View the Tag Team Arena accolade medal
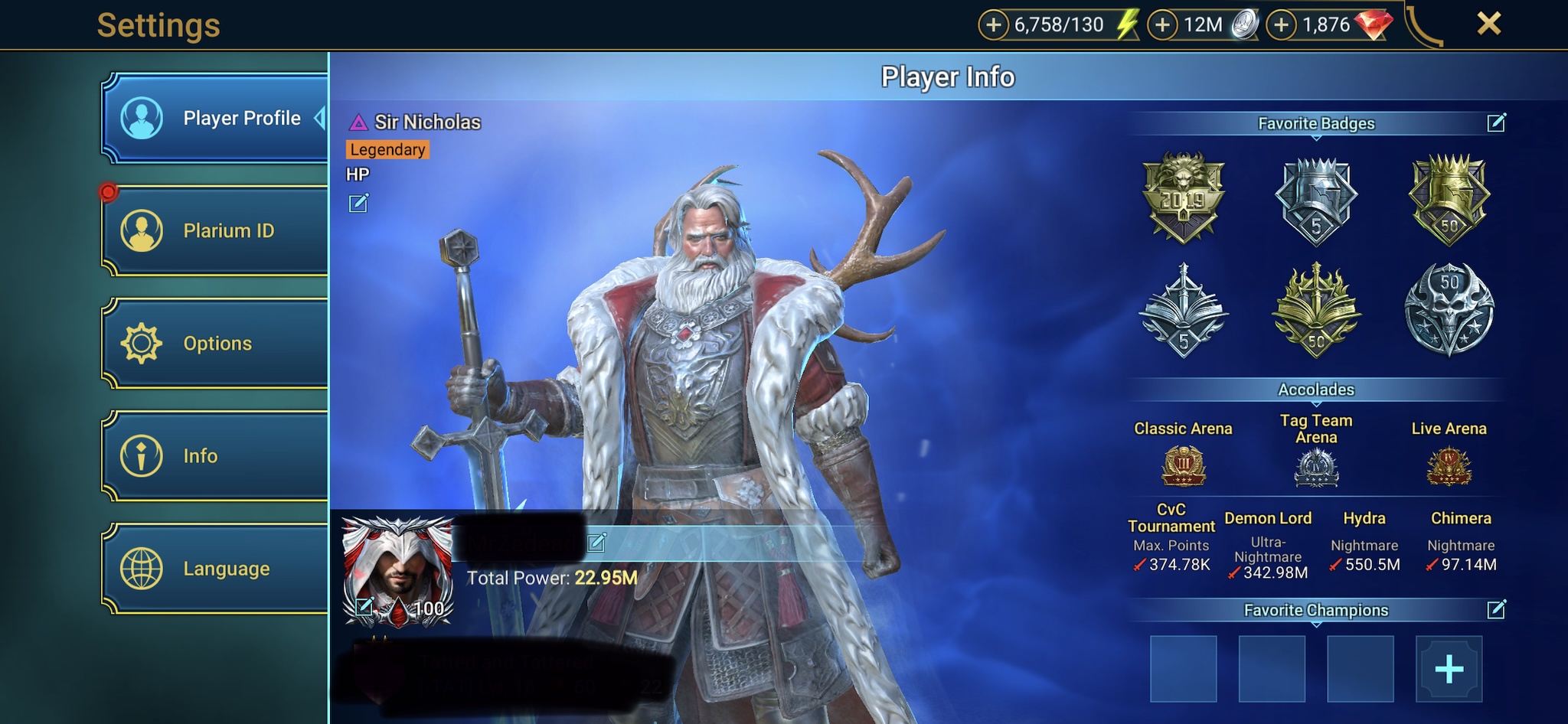The image size is (1568, 724). click(1316, 468)
